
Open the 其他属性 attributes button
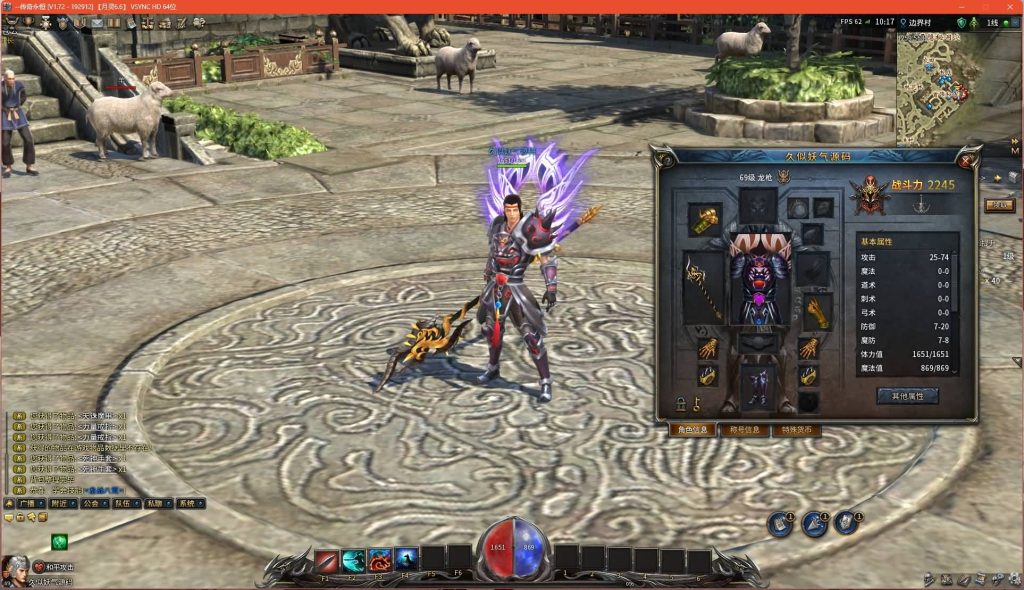[907, 396]
